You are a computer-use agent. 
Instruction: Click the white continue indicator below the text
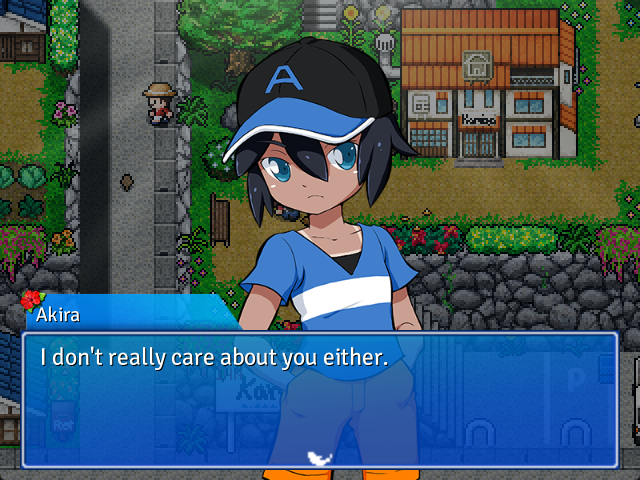[x=319, y=458]
